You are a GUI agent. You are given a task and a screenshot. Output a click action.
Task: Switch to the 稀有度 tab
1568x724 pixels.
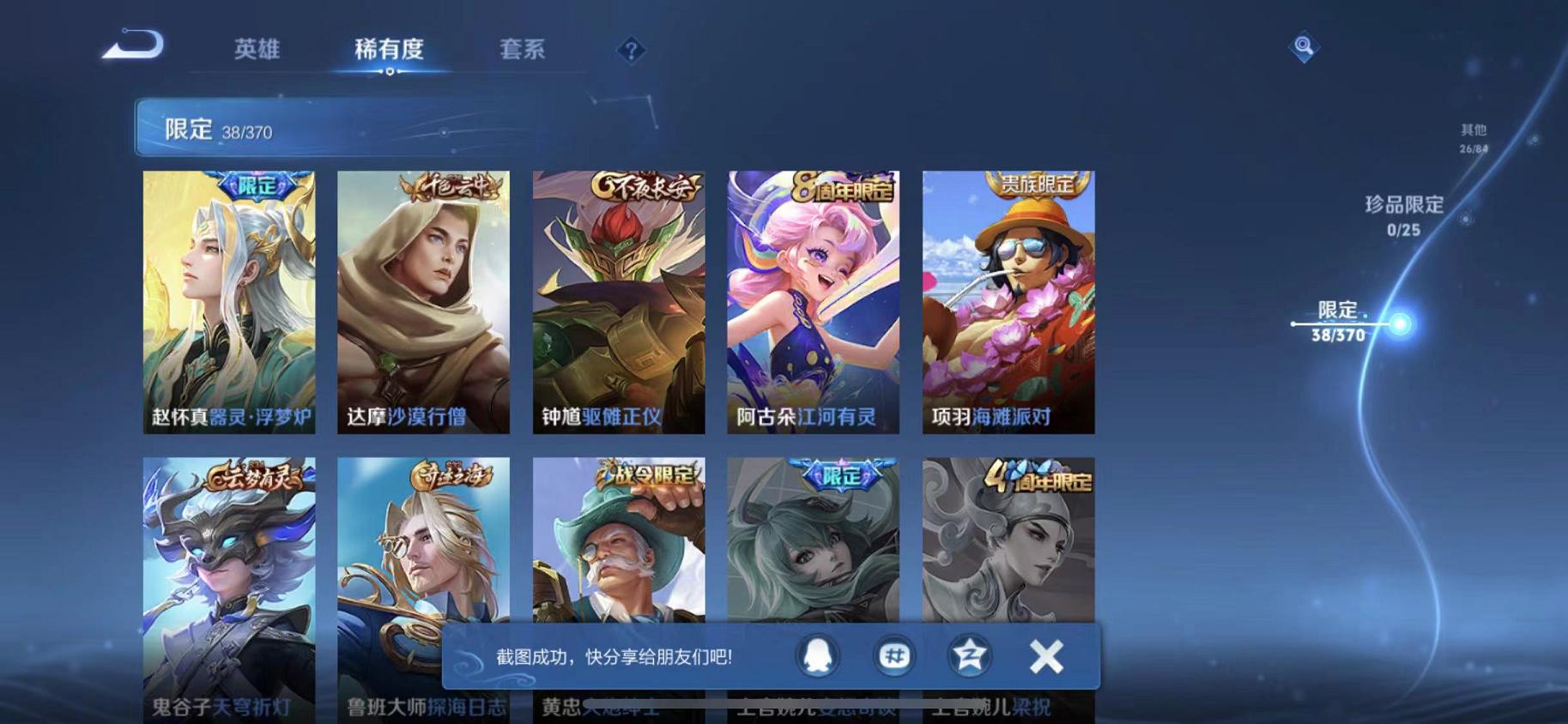[390, 49]
